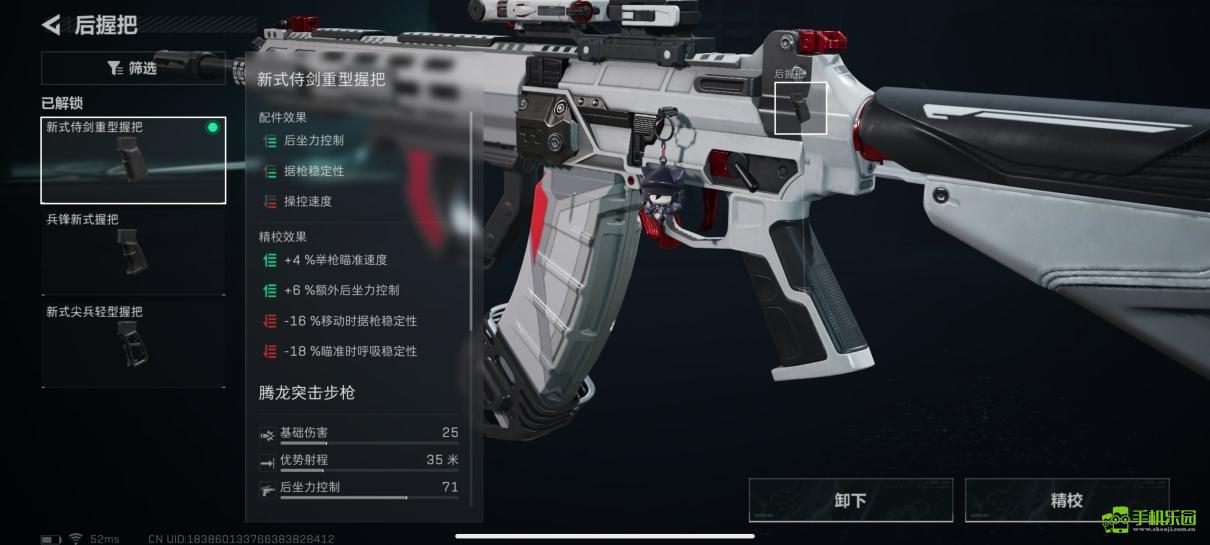Unequip the grip with the 卸下 button

tap(850, 500)
